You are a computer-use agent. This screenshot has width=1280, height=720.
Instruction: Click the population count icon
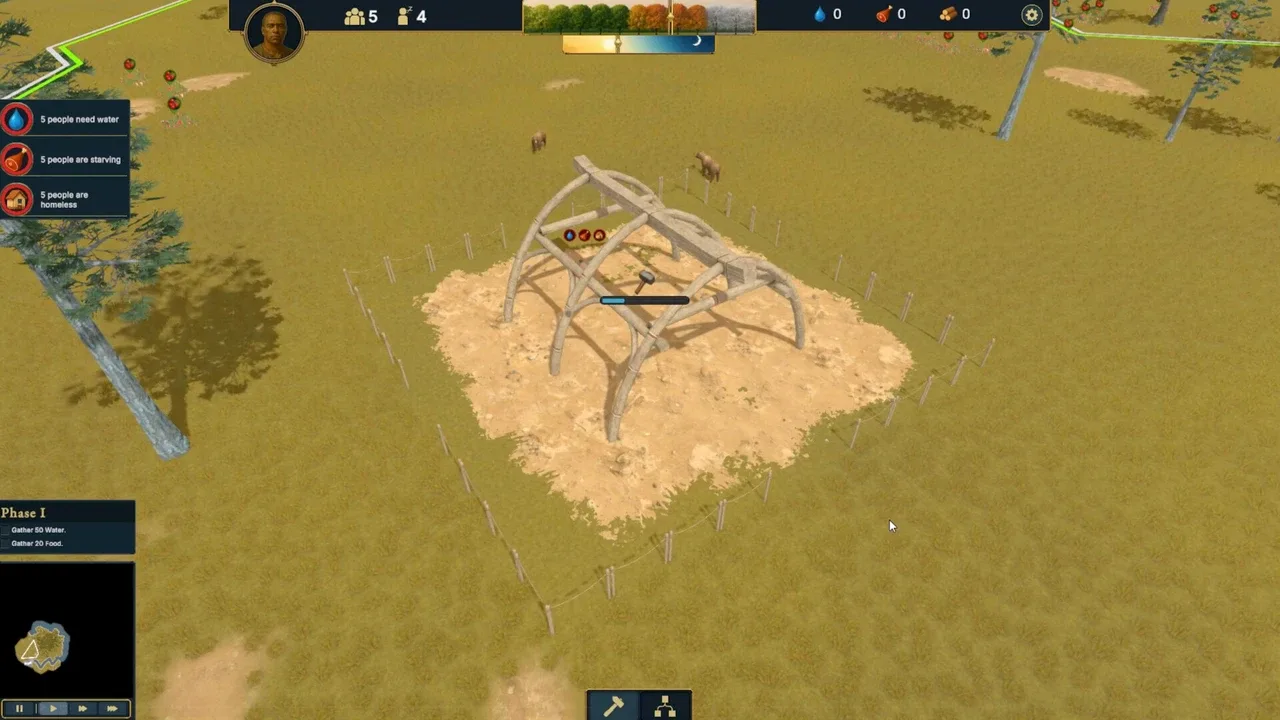pyautogui.click(x=355, y=16)
